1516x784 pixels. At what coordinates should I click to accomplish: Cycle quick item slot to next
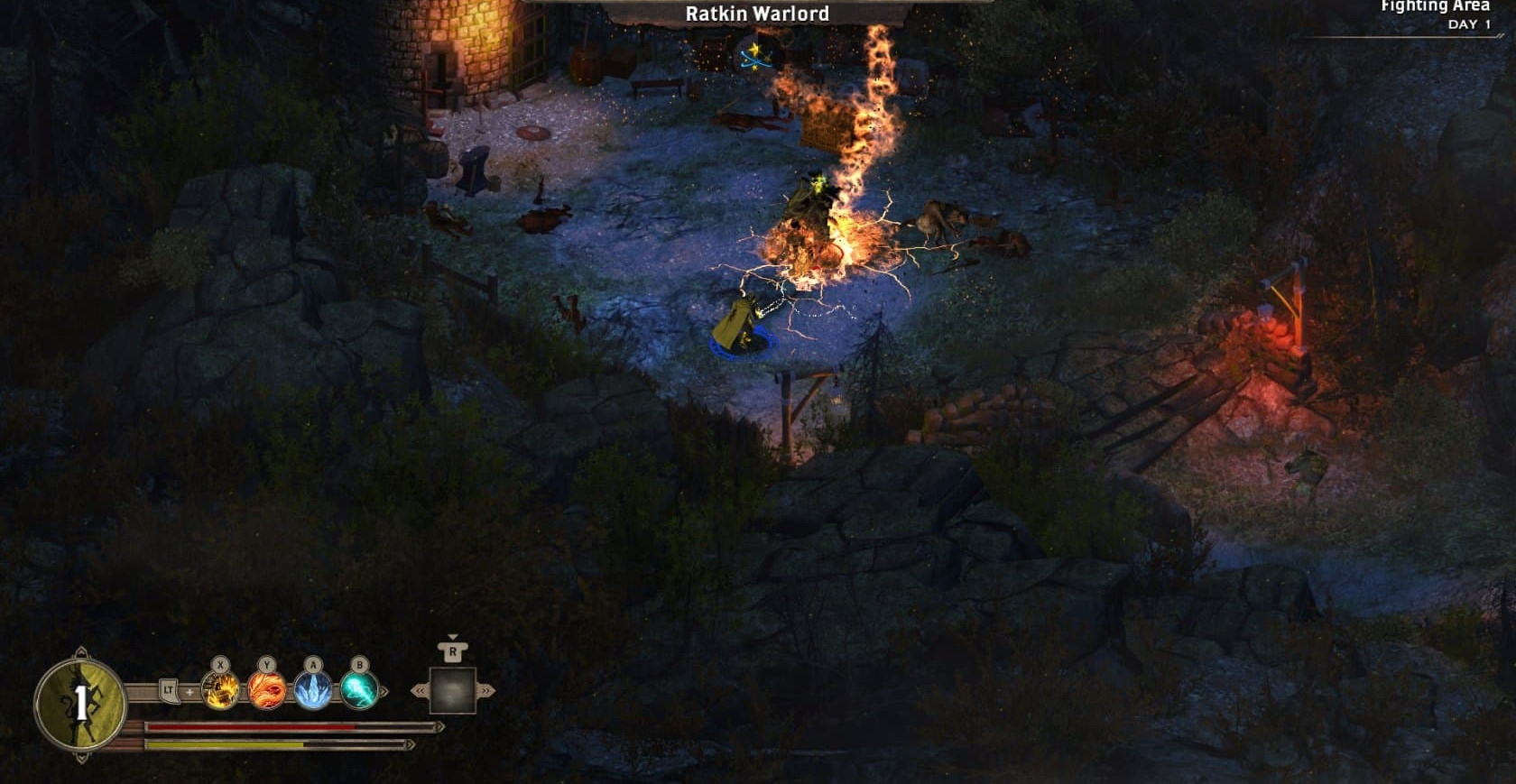[x=487, y=691]
